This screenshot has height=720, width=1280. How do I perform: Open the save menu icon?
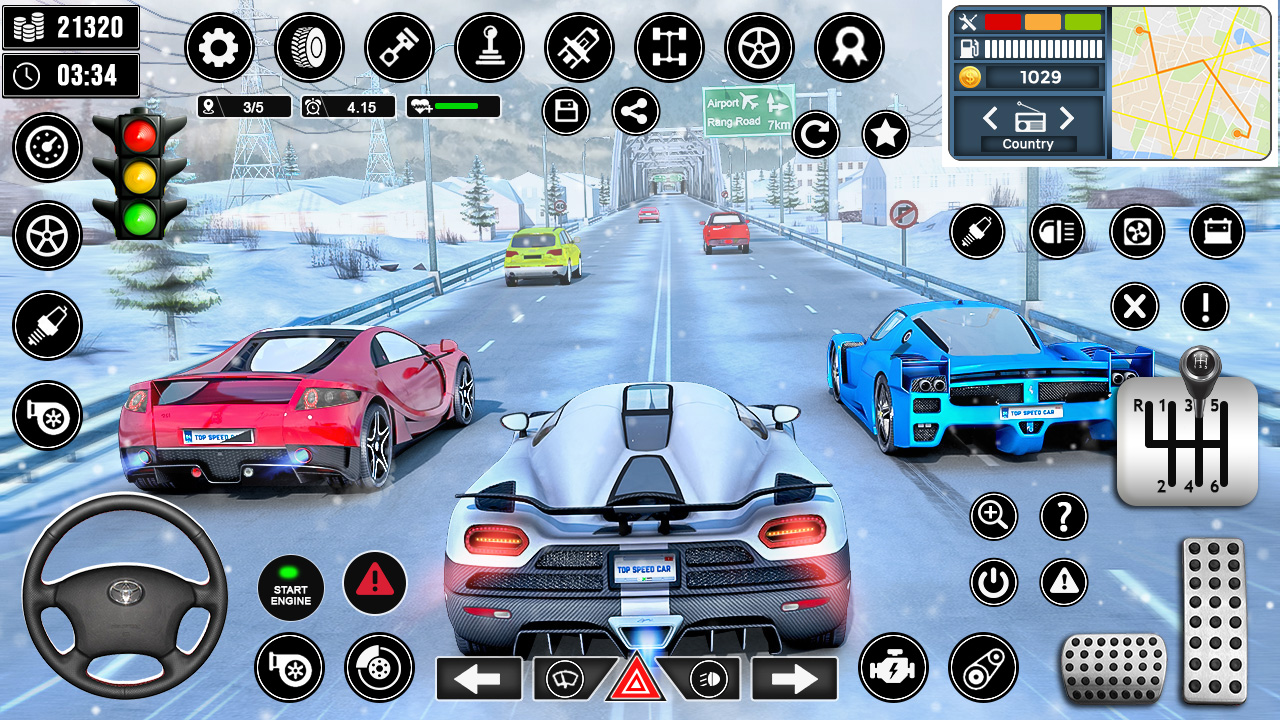(x=566, y=113)
